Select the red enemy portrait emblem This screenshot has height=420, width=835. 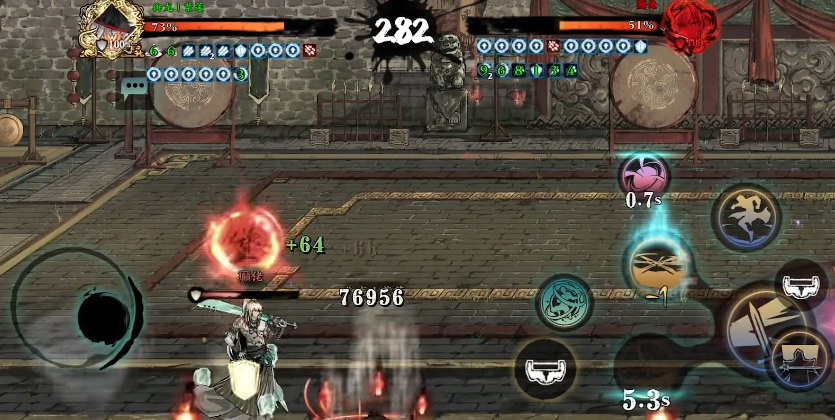point(690,20)
